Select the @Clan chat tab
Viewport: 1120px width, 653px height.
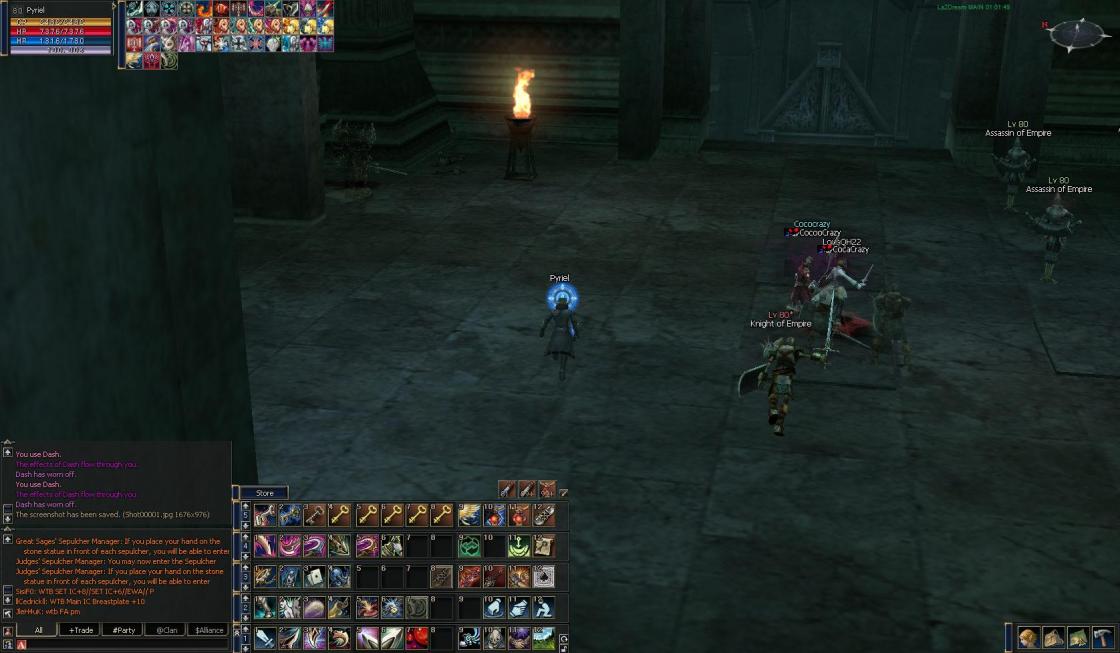pyautogui.click(x=165, y=630)
